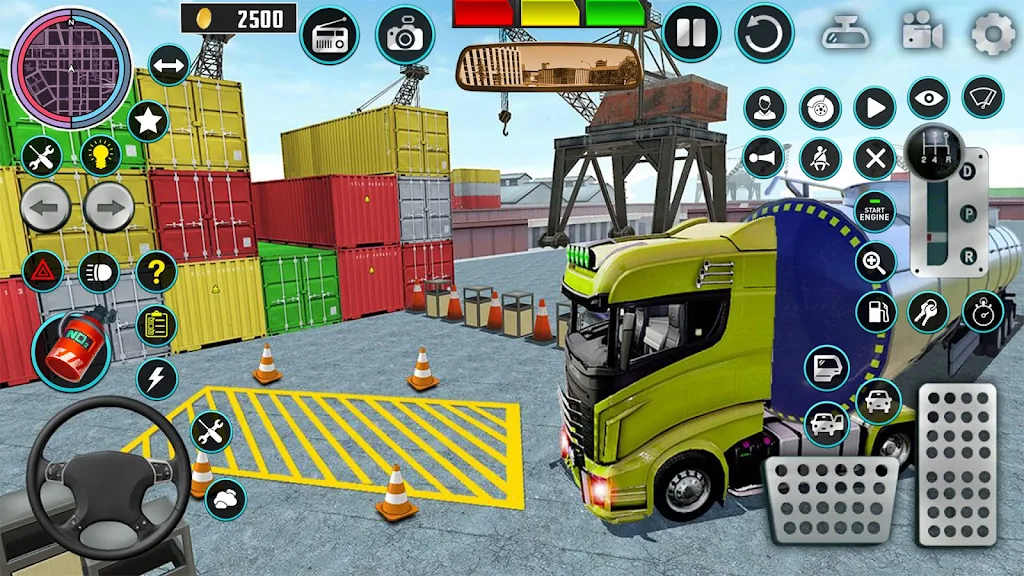Screen dimensions: 1024x576
Task: Open the question mark help
Action: click(x=156, y=271)
